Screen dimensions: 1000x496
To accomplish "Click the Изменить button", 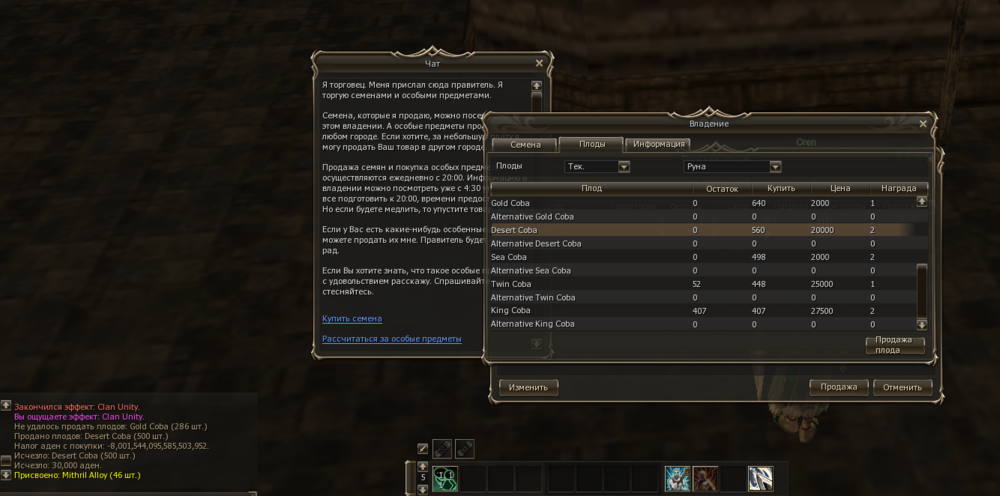I will pyautogui.click(x=529, y=387).
